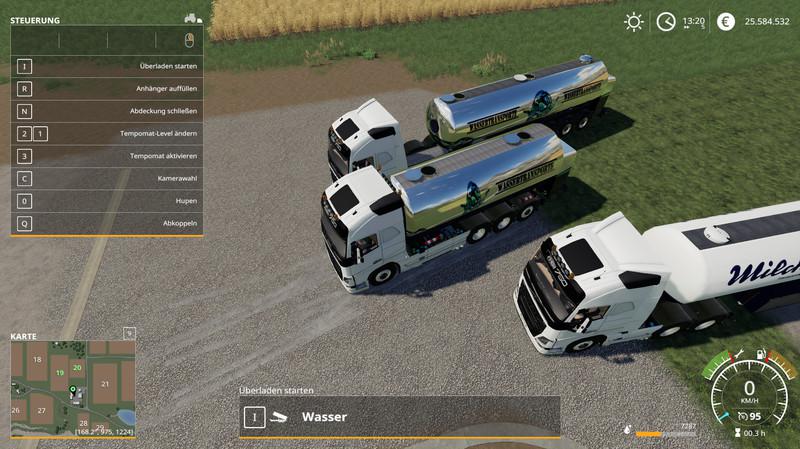Image resolution: width=800 pixels, height=449 pixels.
Task: Select the mouse icon in the Steuerung panel
Action: pyautogui.click(x=189, y=40)
